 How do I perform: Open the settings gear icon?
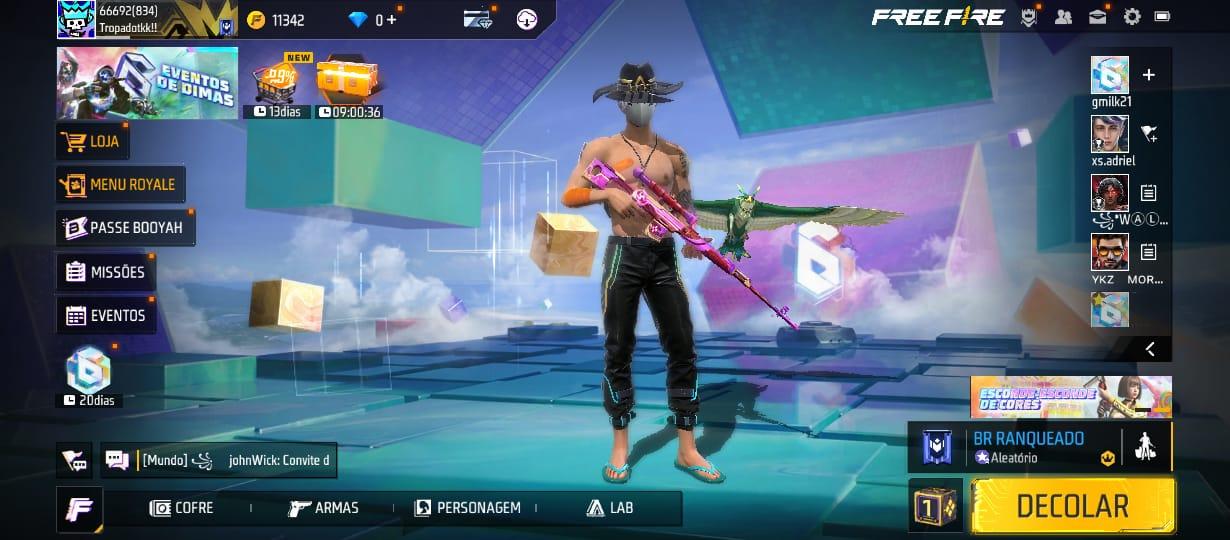[x=1132, y=17]
